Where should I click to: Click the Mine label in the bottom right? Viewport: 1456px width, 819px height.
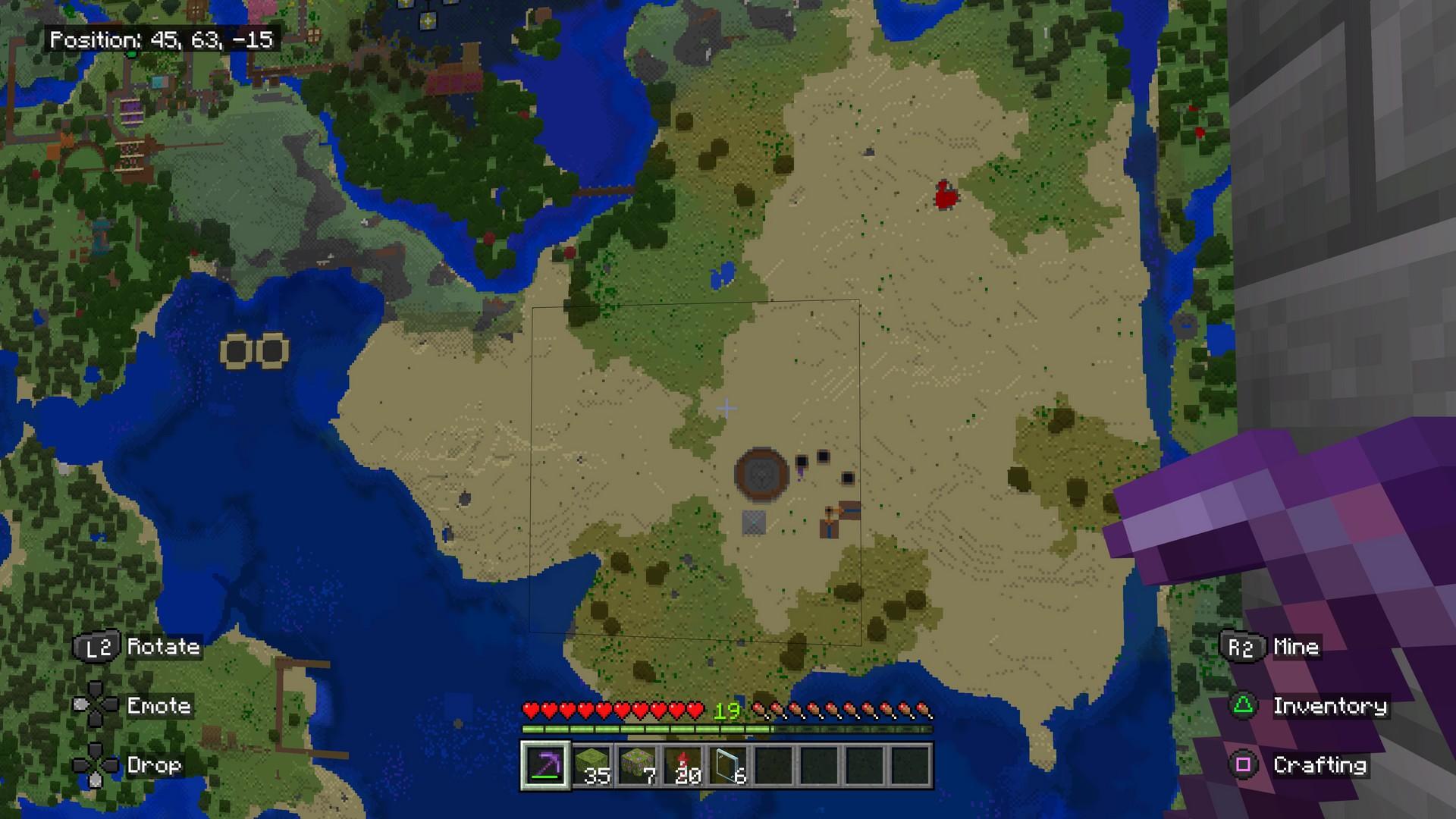tap(1298, 647)
